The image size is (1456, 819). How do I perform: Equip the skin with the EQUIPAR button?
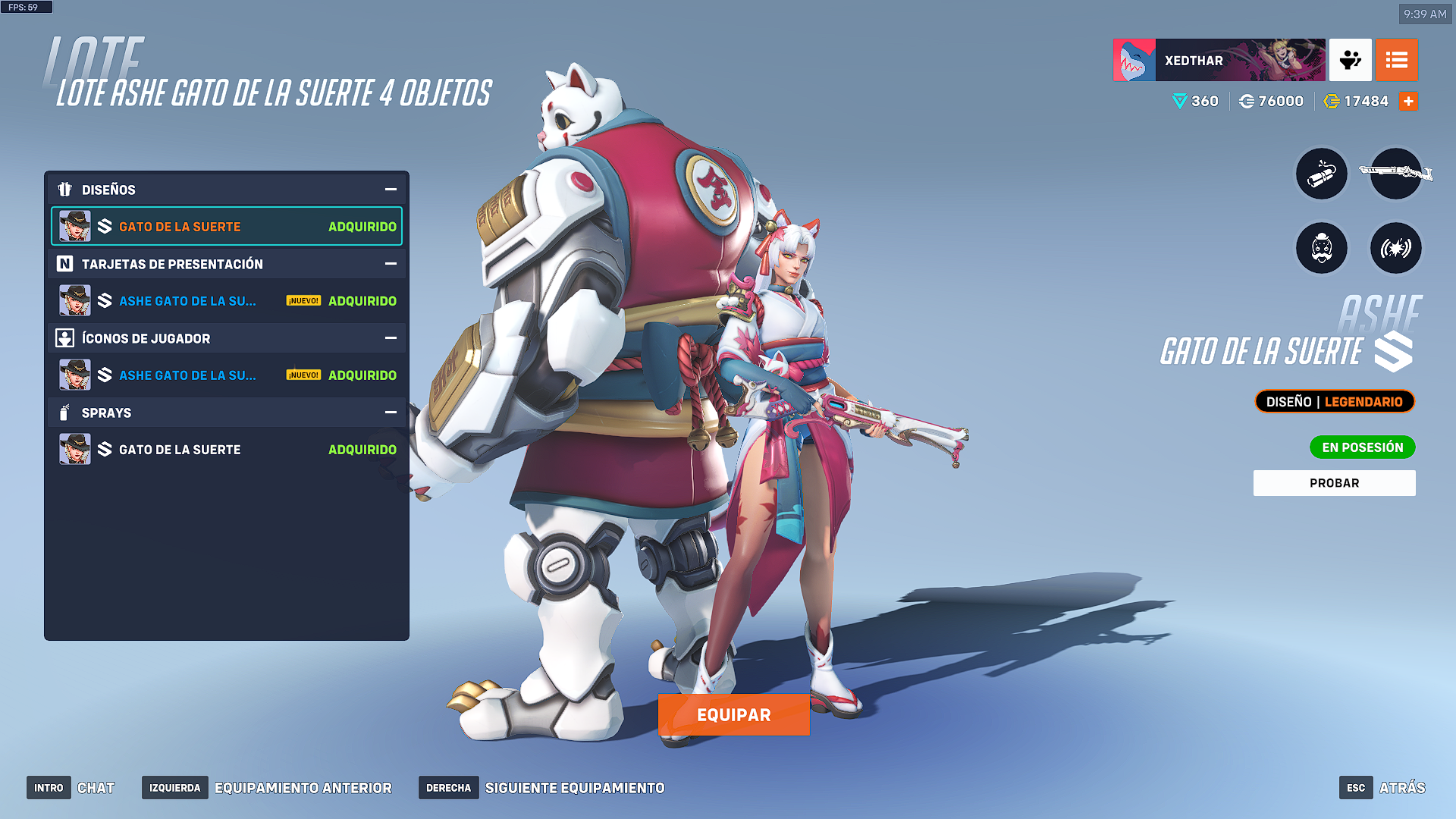(x=733, y=714)
